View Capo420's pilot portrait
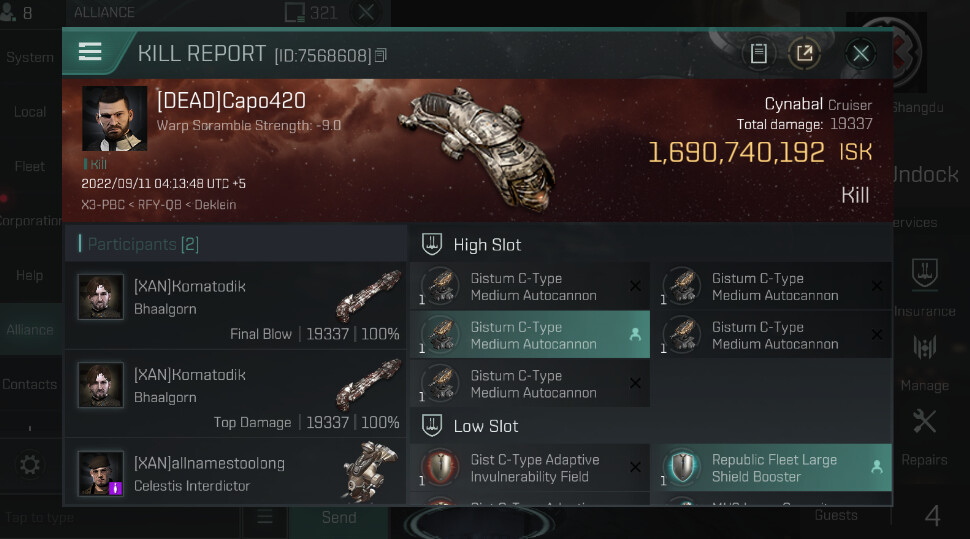970x539 pixels. [115, 118]
